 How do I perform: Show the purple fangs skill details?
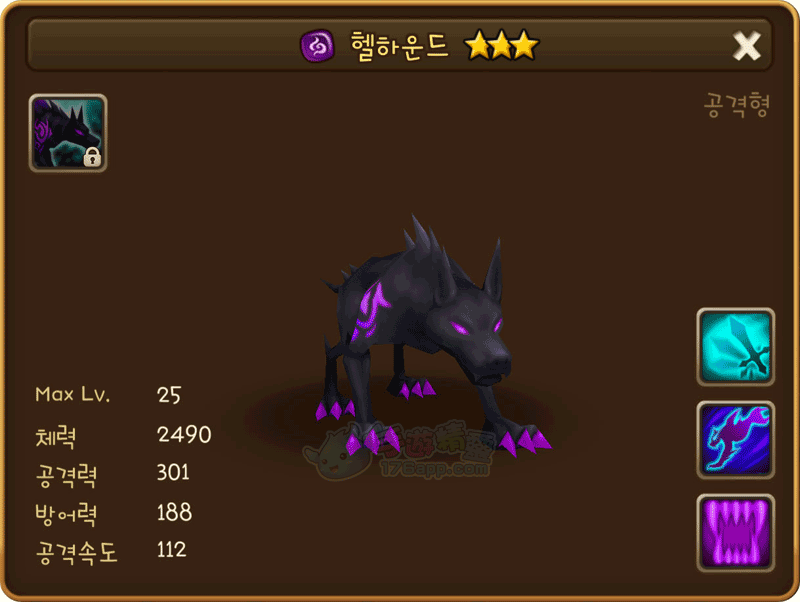(x=736, y=533)
